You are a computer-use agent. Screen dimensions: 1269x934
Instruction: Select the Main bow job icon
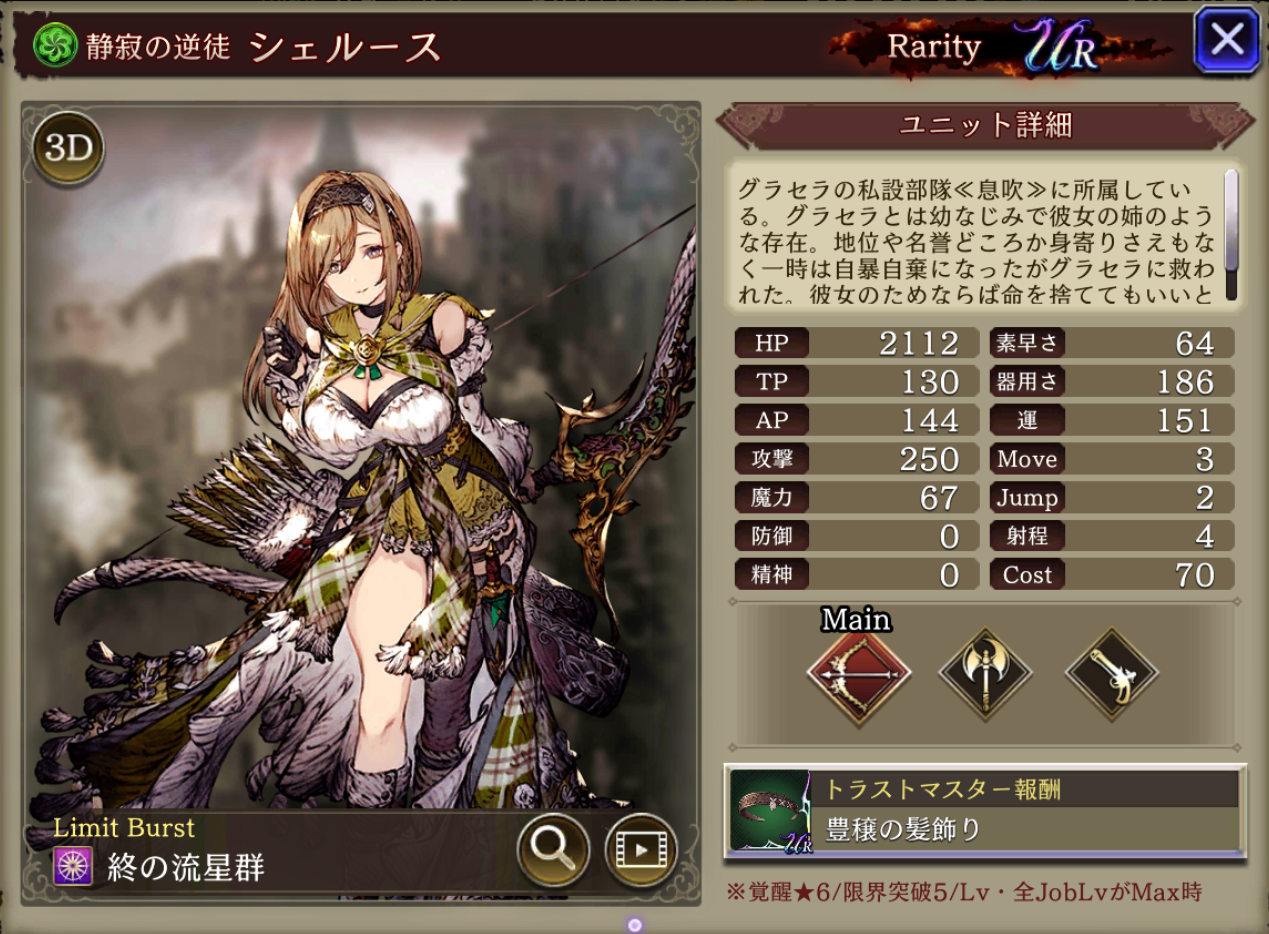(858, 672)
